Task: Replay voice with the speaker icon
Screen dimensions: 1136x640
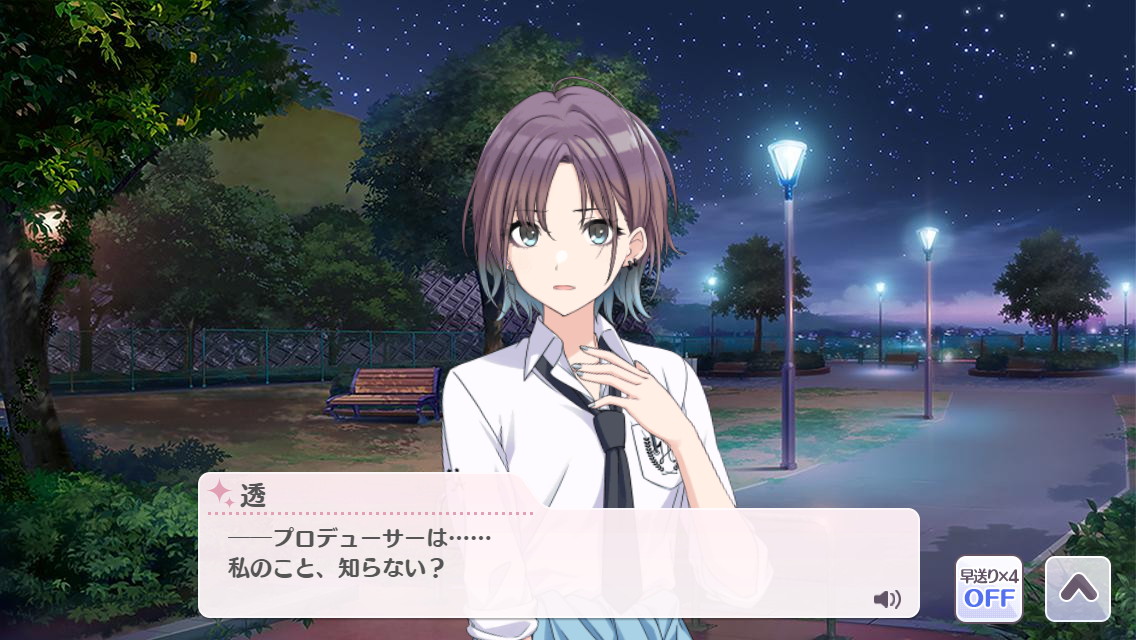Action: point(886,599)
